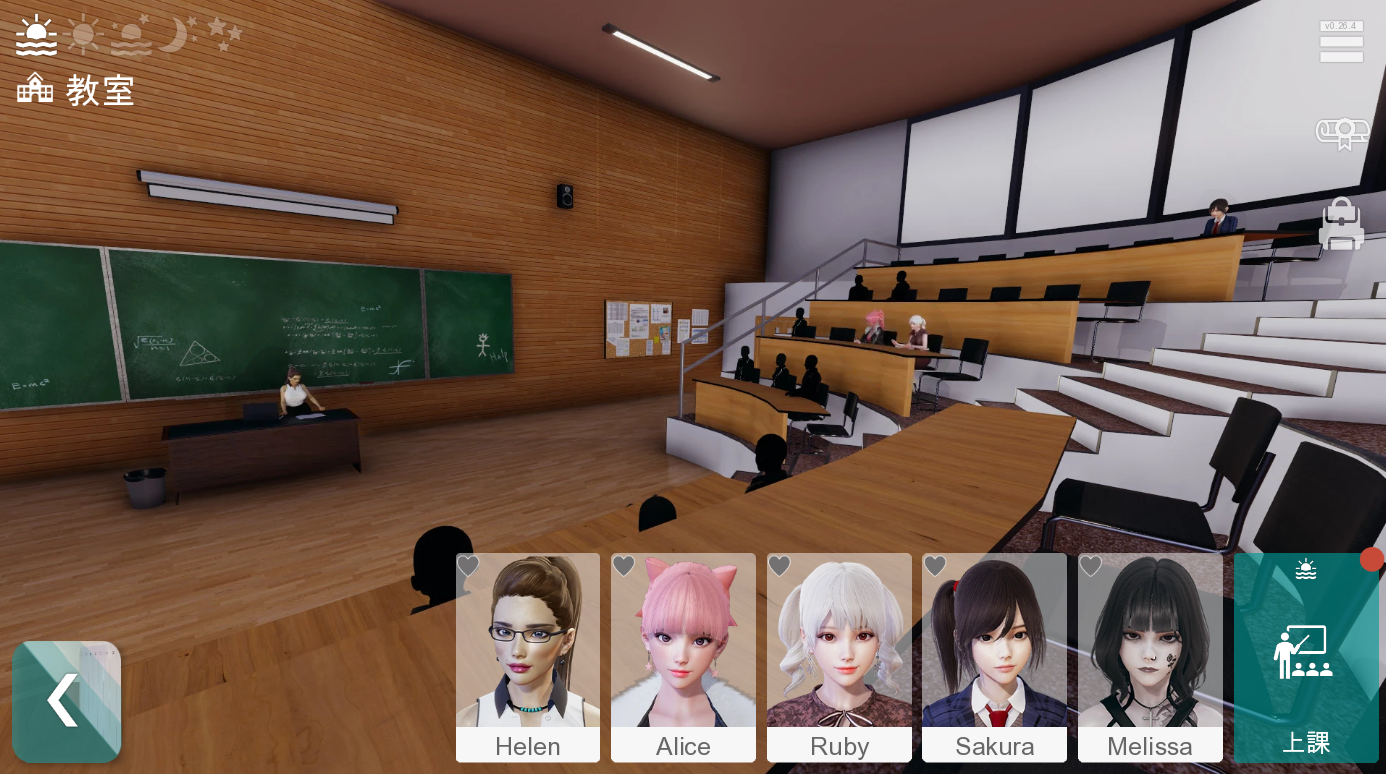Toggle the heart on Helen's card
1386x774 pixels.
pos(468,566)
